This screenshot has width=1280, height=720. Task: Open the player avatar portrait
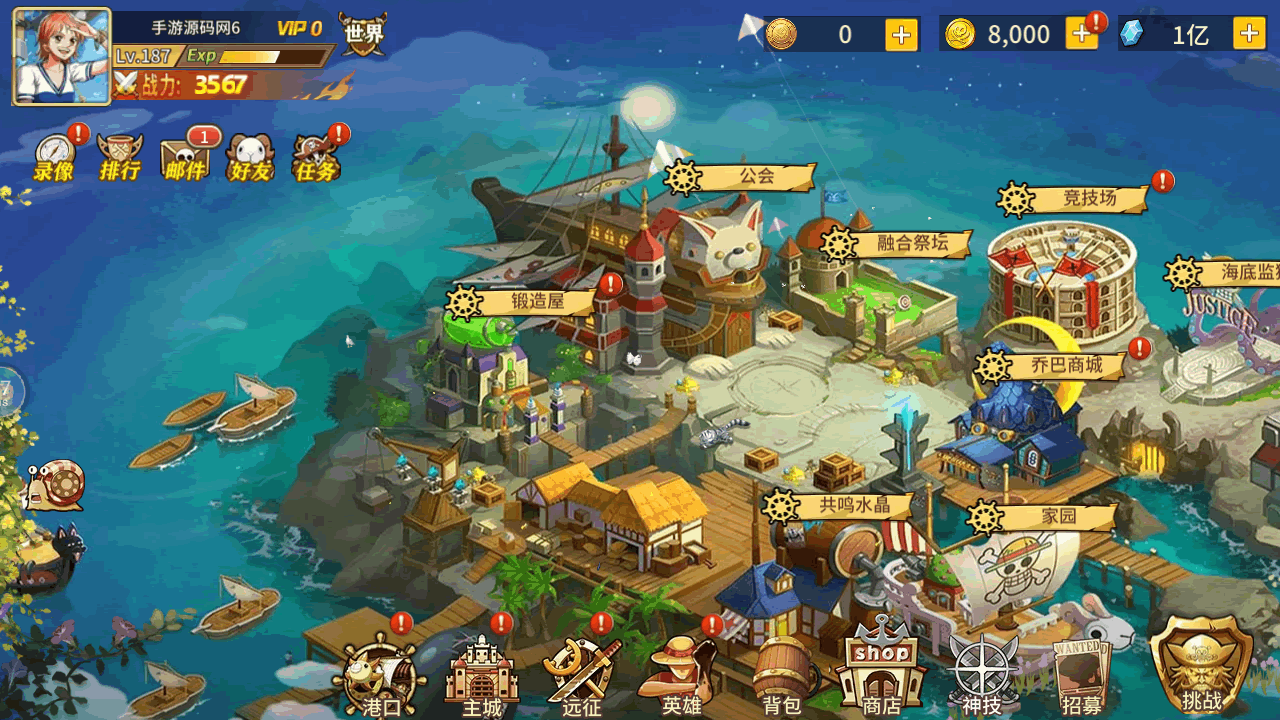[x=61, y=57]
